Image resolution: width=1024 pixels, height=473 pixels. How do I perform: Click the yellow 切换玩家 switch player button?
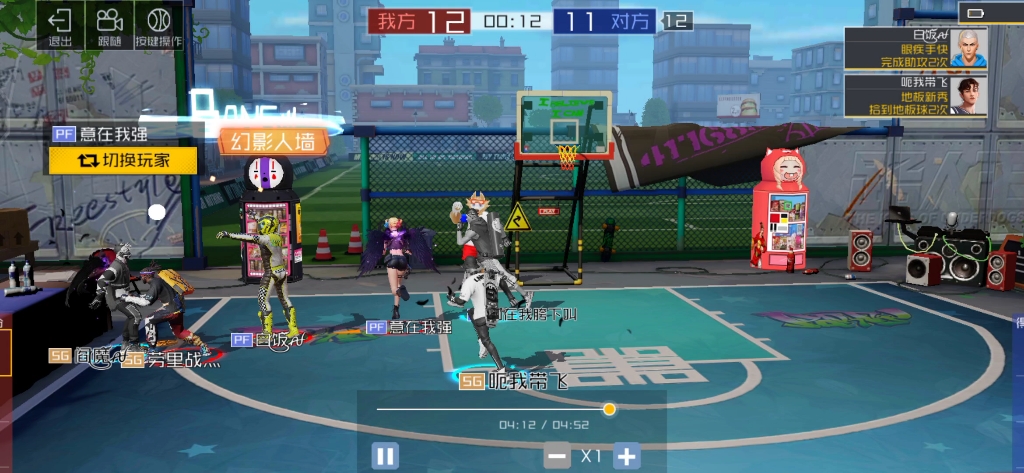[x=123, y=160]
